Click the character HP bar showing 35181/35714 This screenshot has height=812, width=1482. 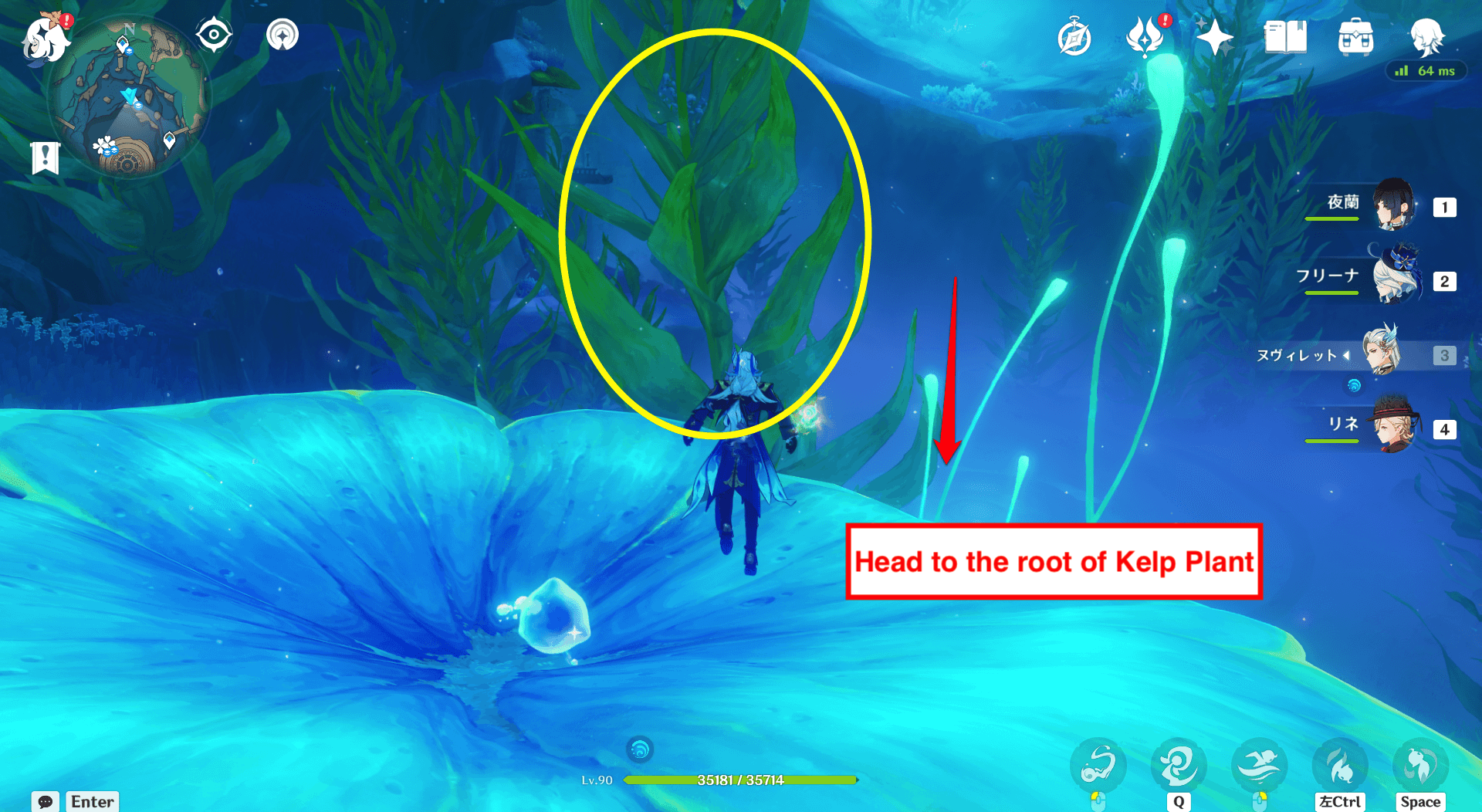coord(741,780)
